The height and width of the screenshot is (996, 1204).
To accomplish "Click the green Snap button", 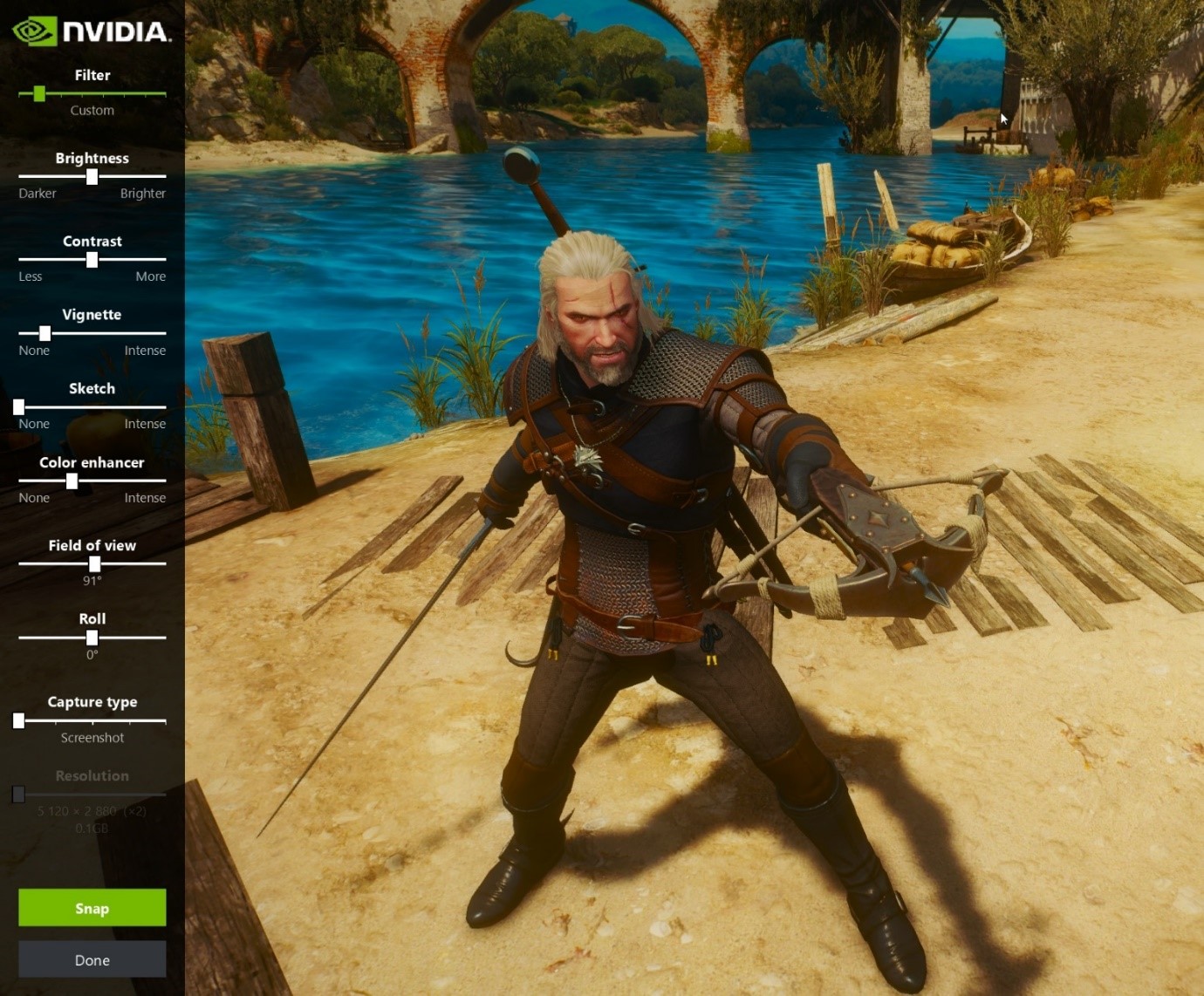I will [92, 908].
